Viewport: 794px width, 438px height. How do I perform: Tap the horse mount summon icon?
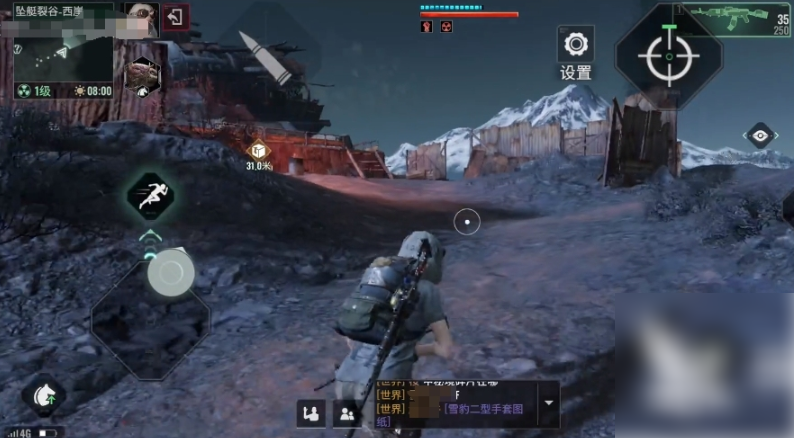tap(44, 396)
